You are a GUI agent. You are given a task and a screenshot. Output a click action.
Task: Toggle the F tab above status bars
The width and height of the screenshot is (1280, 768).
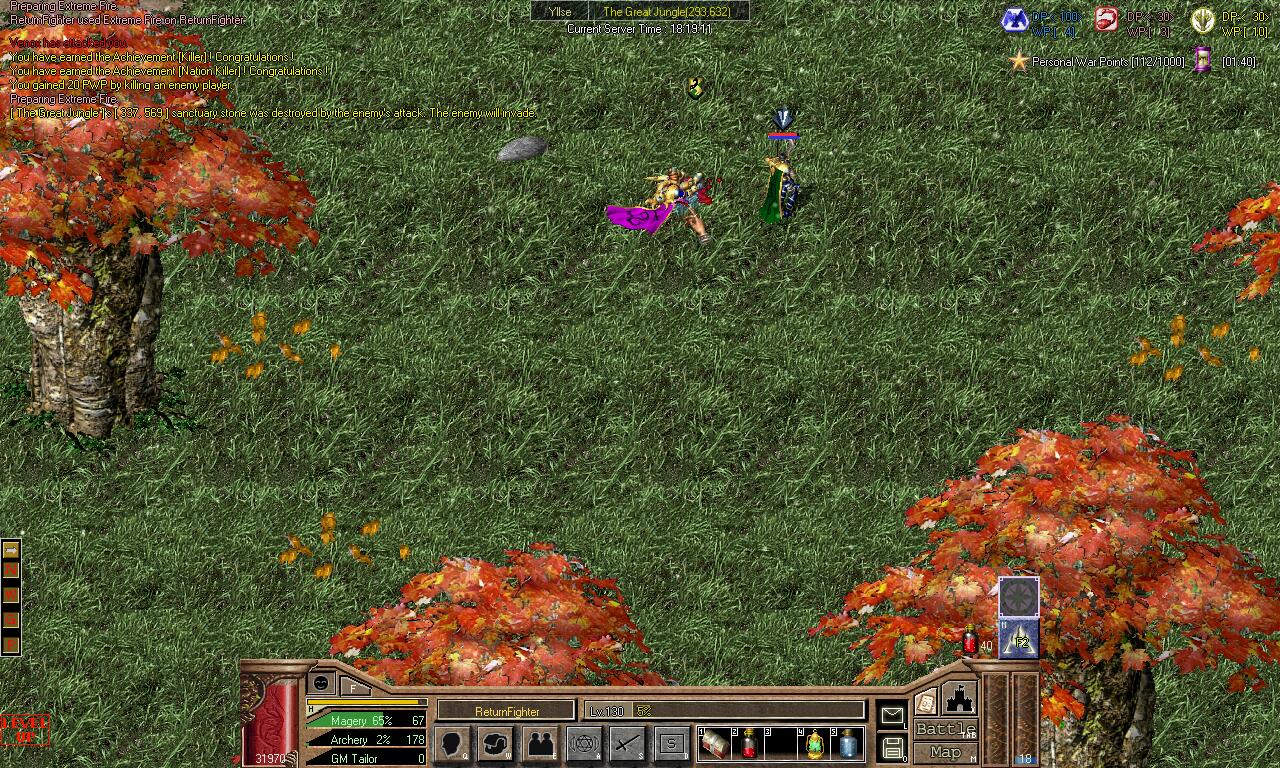[353, 687]
